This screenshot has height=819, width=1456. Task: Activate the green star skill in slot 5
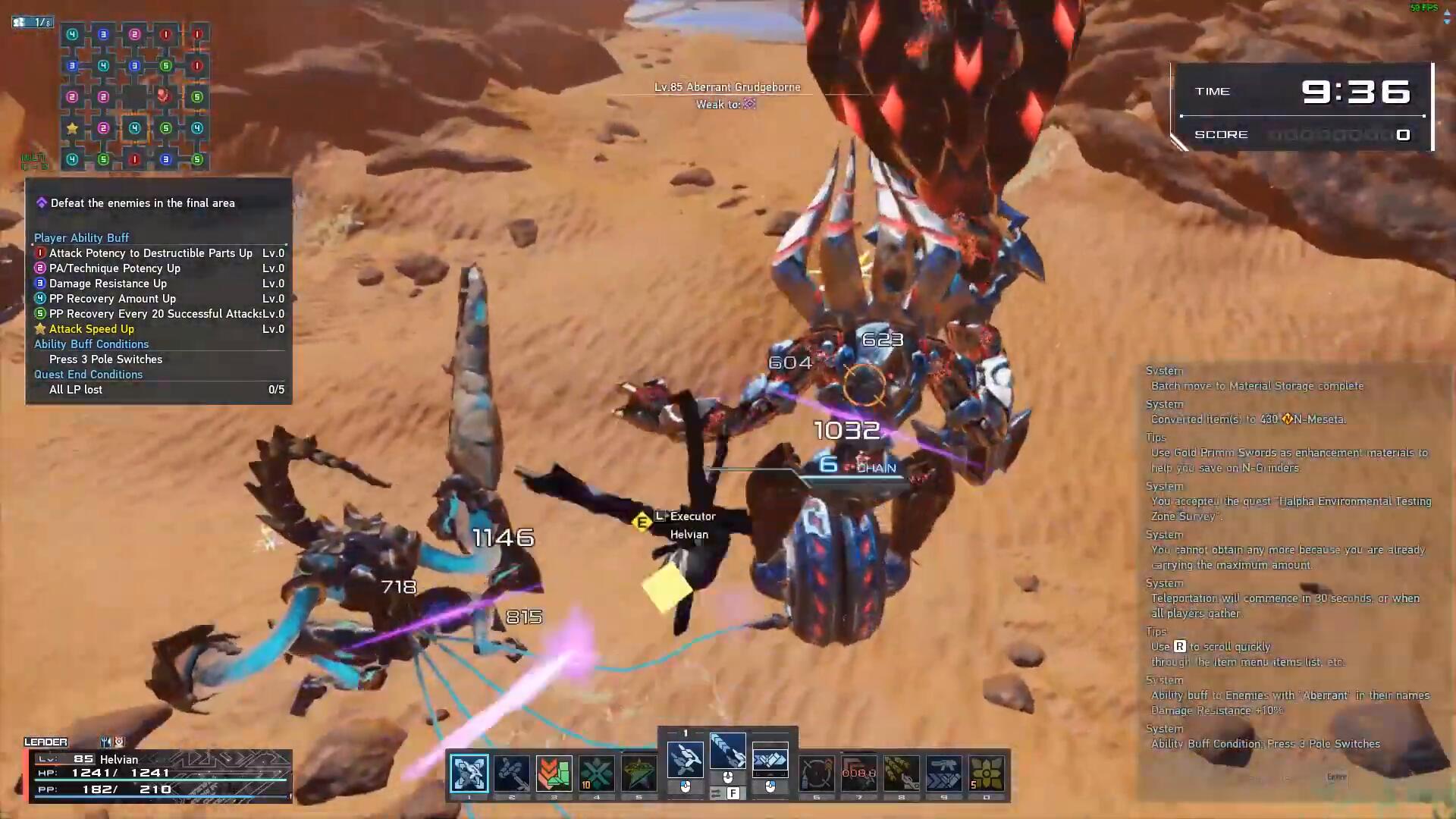coord(639,773)
